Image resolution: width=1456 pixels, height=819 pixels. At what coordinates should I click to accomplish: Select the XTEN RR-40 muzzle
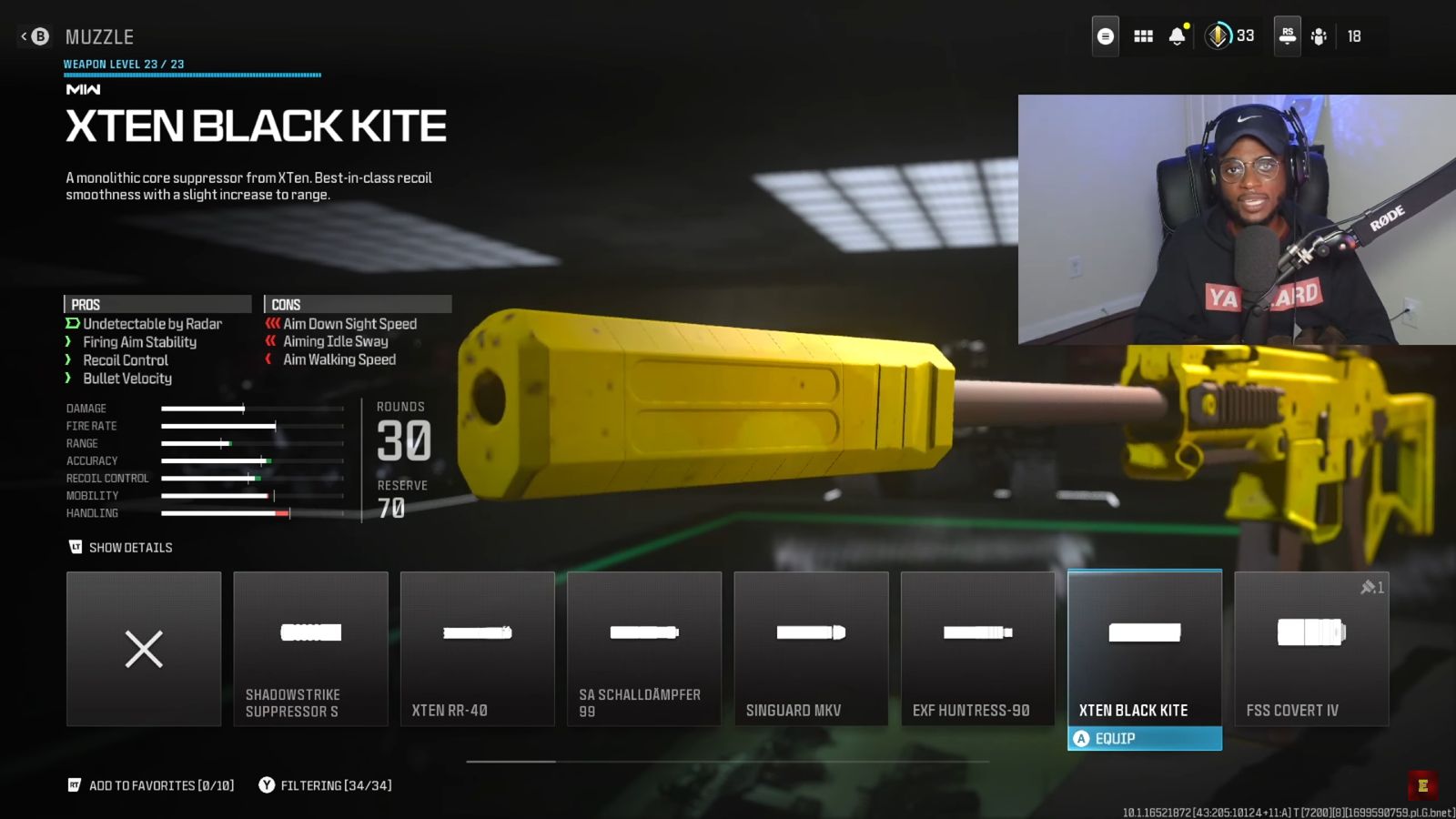point(477,649)
